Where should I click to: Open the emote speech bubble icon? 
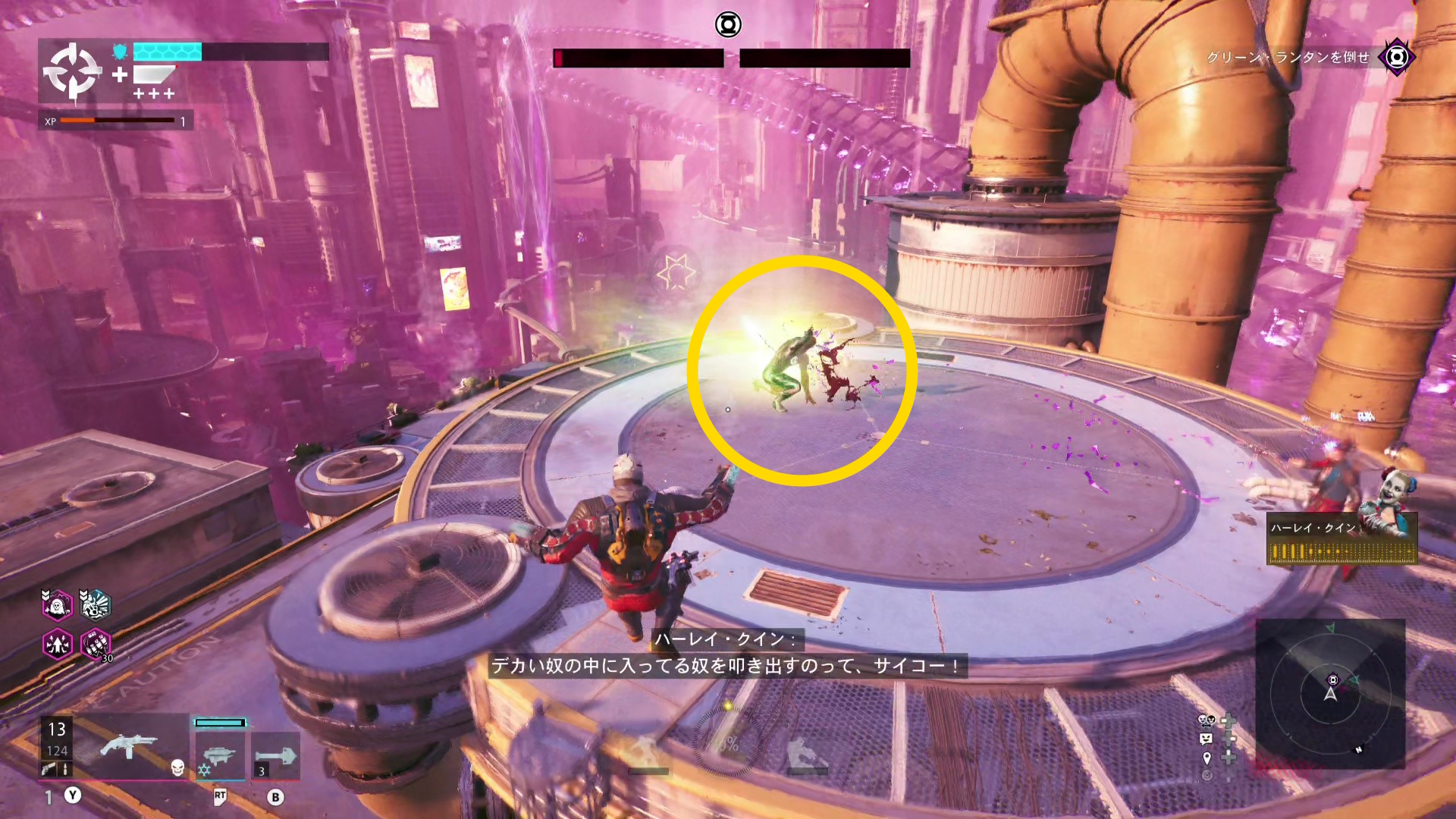[1207, 739]
